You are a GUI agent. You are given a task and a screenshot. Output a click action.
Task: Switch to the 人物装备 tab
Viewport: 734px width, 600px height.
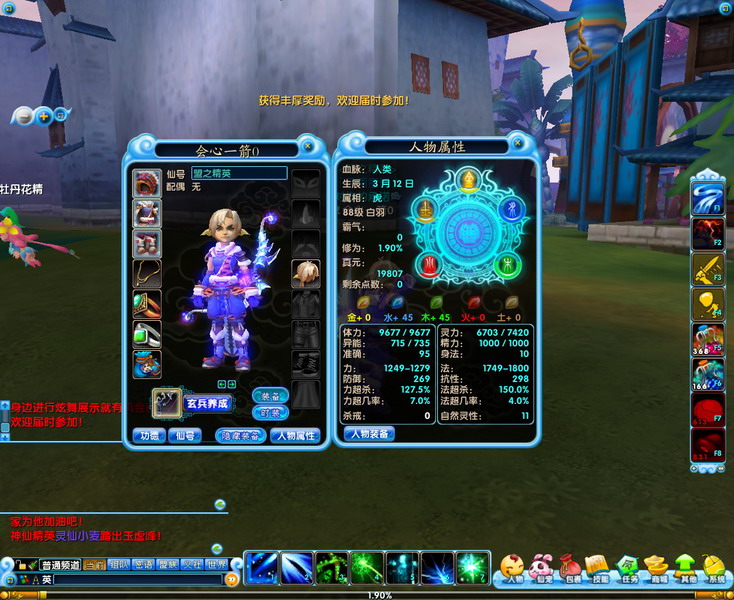tap(368, 434)
